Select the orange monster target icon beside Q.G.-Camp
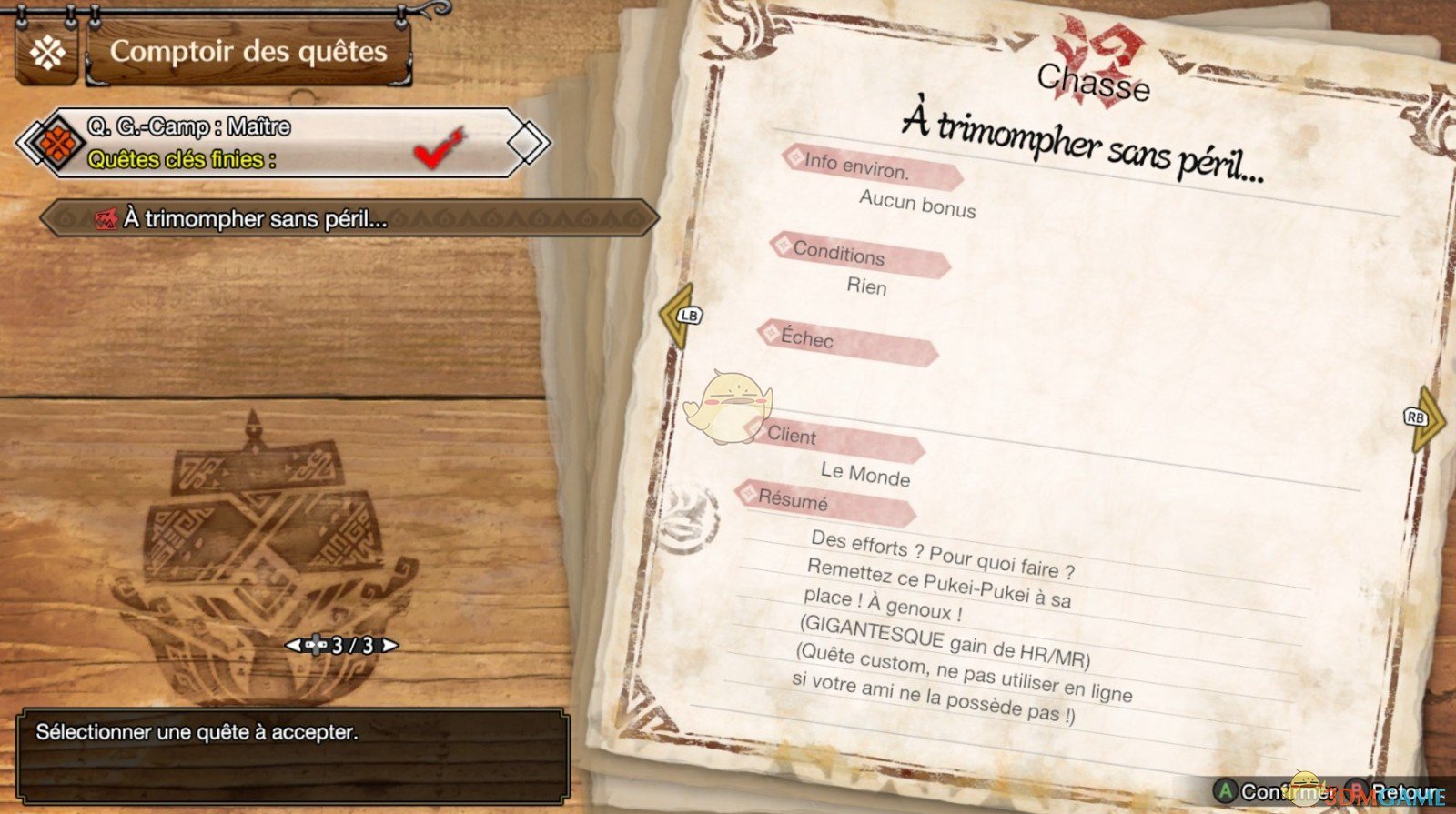 [x=56, y=144]
